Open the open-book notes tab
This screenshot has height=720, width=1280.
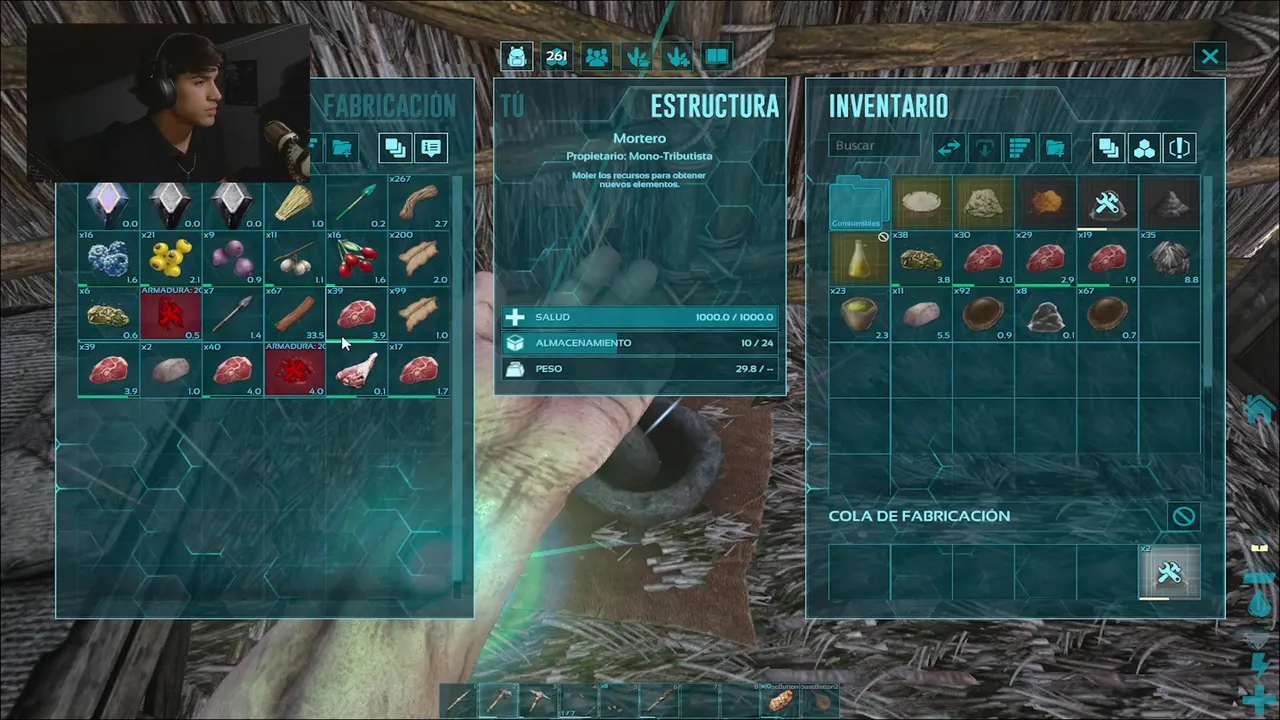click(717, 56)
